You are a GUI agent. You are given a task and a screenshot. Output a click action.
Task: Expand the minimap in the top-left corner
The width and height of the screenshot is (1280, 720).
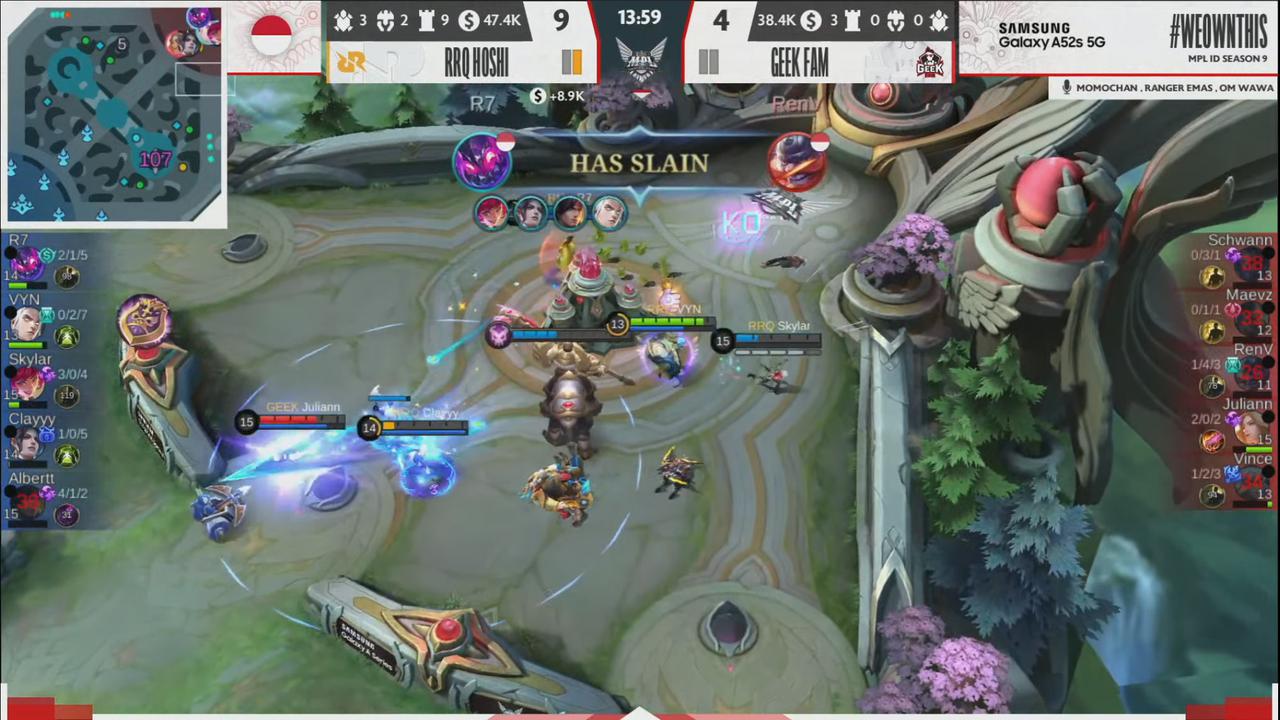point(110,110)
